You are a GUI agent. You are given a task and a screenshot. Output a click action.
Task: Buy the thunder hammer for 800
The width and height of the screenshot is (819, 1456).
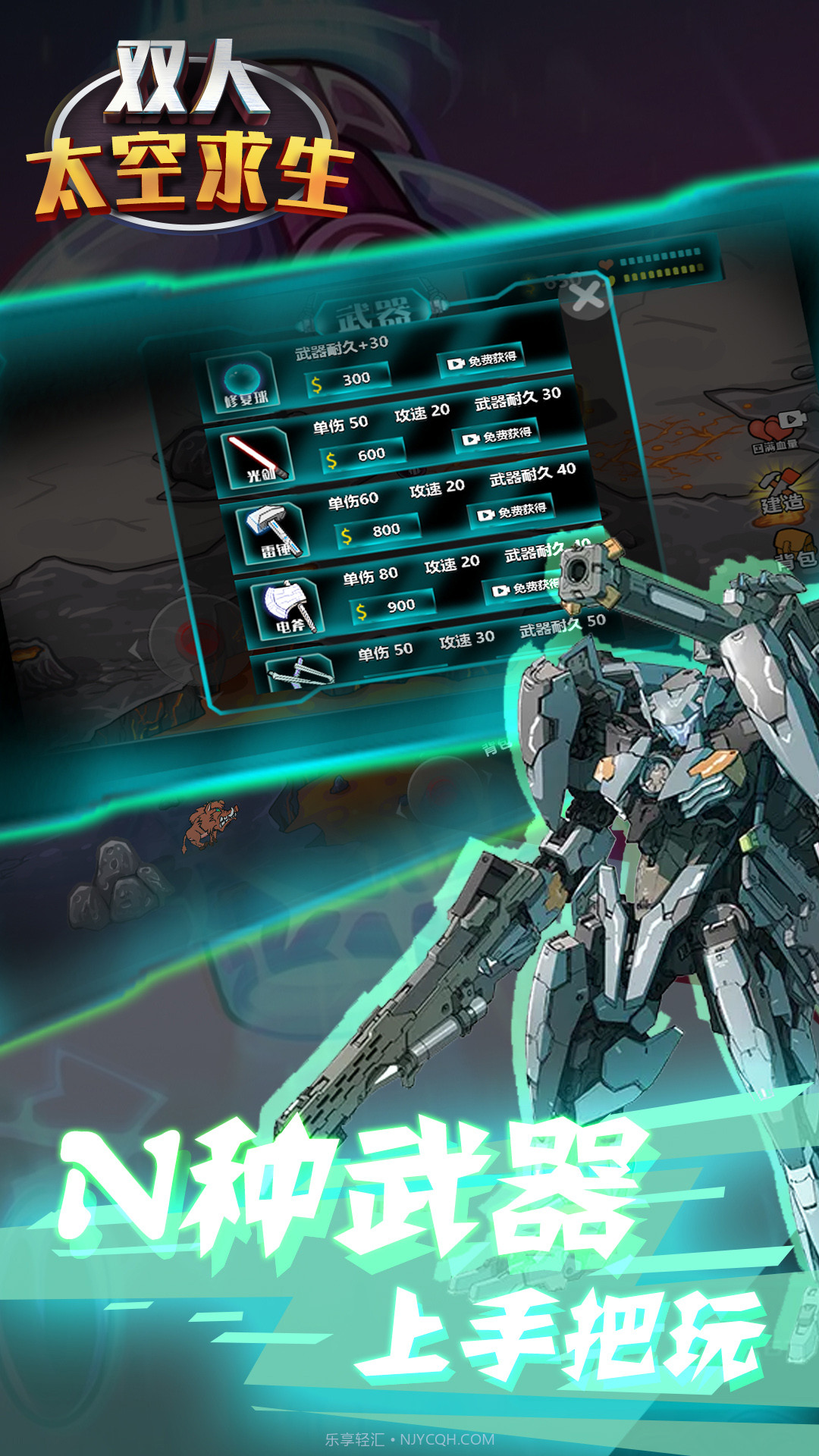pos(379,532)
